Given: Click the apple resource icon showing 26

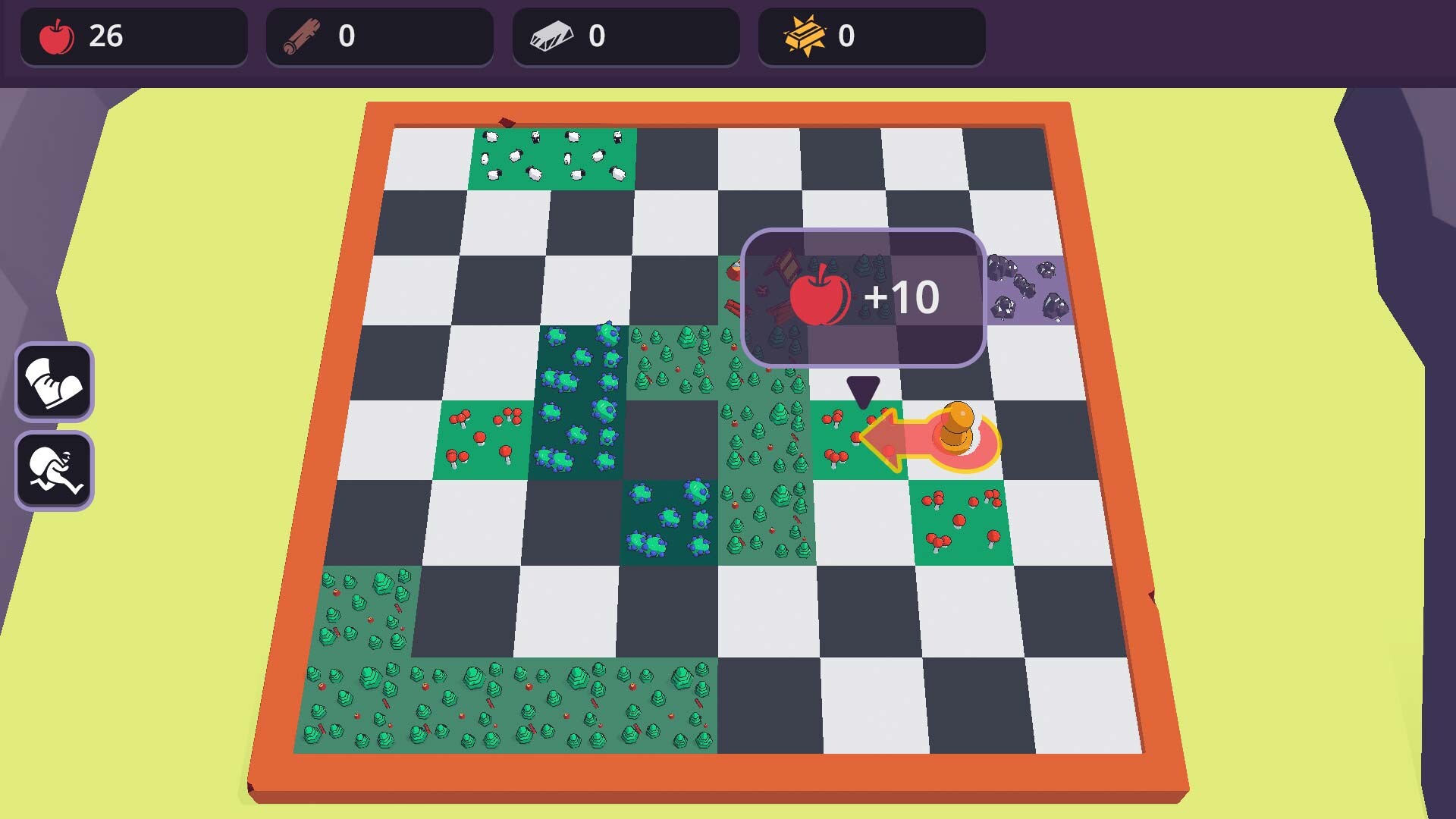Looking at the screenshot, I should pyautogui.click(x=55, y=34).
